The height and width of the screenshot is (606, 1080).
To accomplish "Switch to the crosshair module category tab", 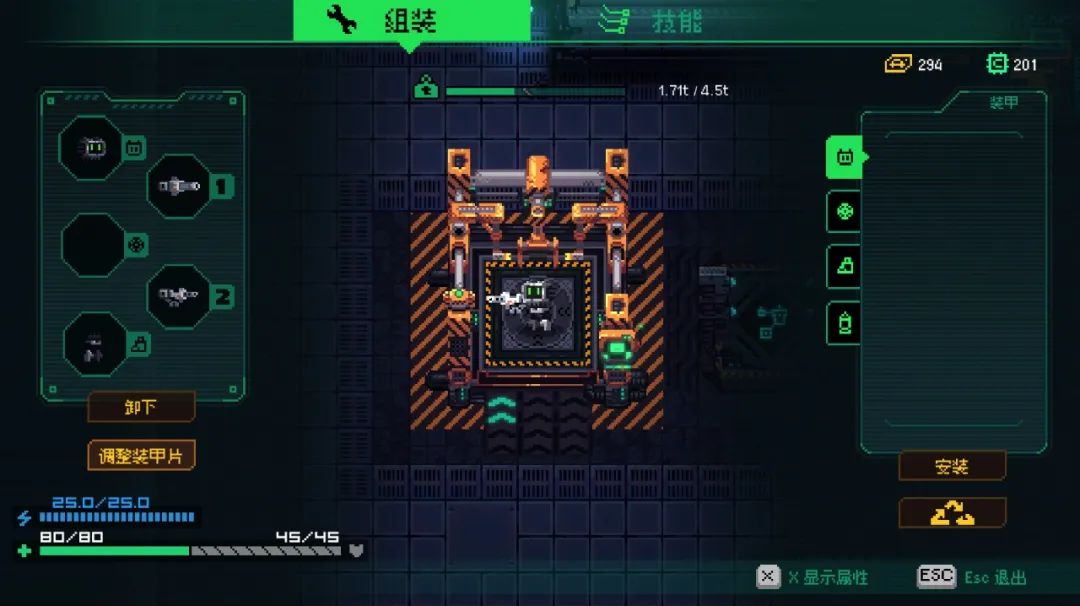I will [x=844, y=212].
